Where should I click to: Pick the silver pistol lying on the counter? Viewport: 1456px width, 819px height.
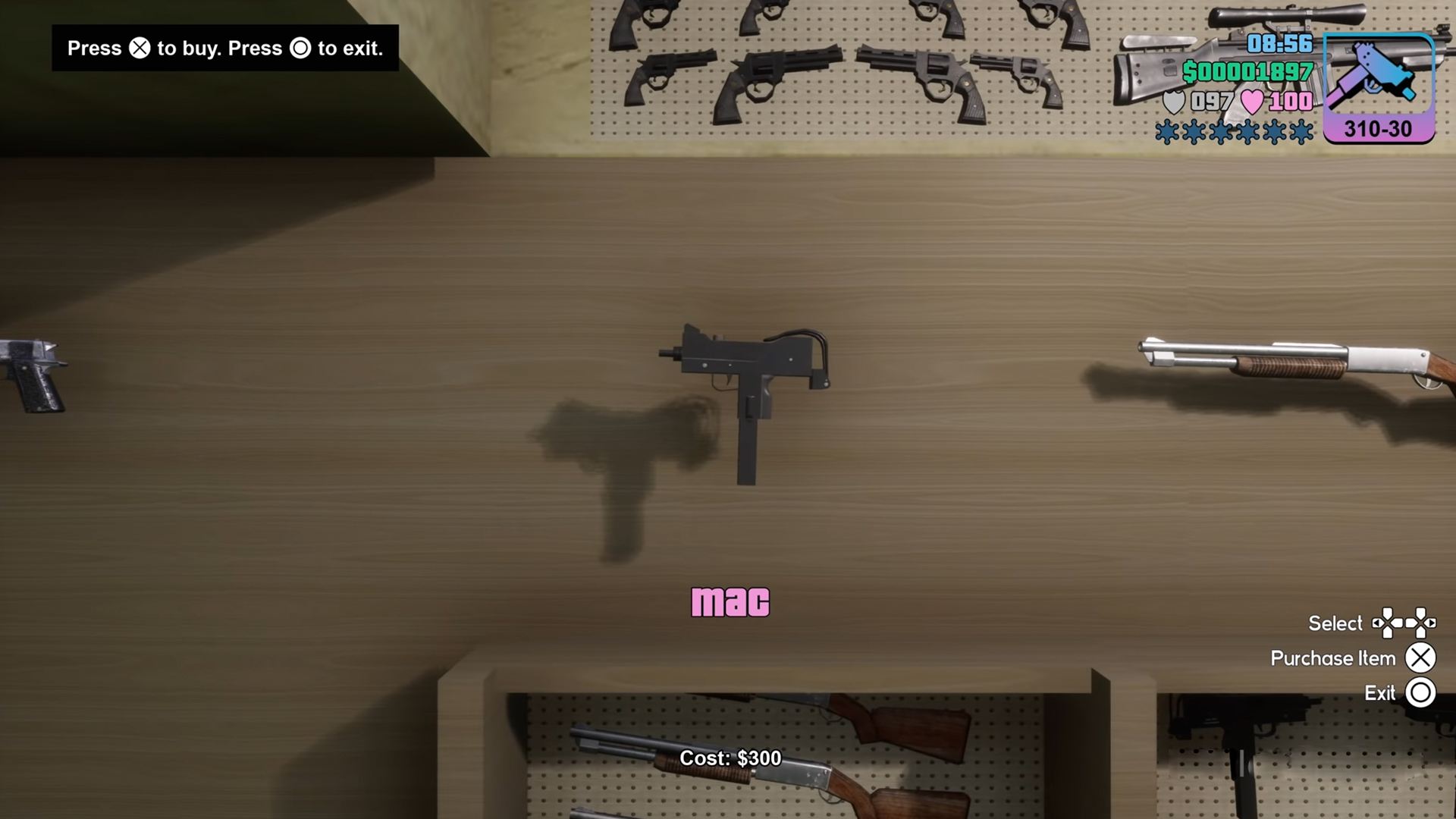pos(33,375)
